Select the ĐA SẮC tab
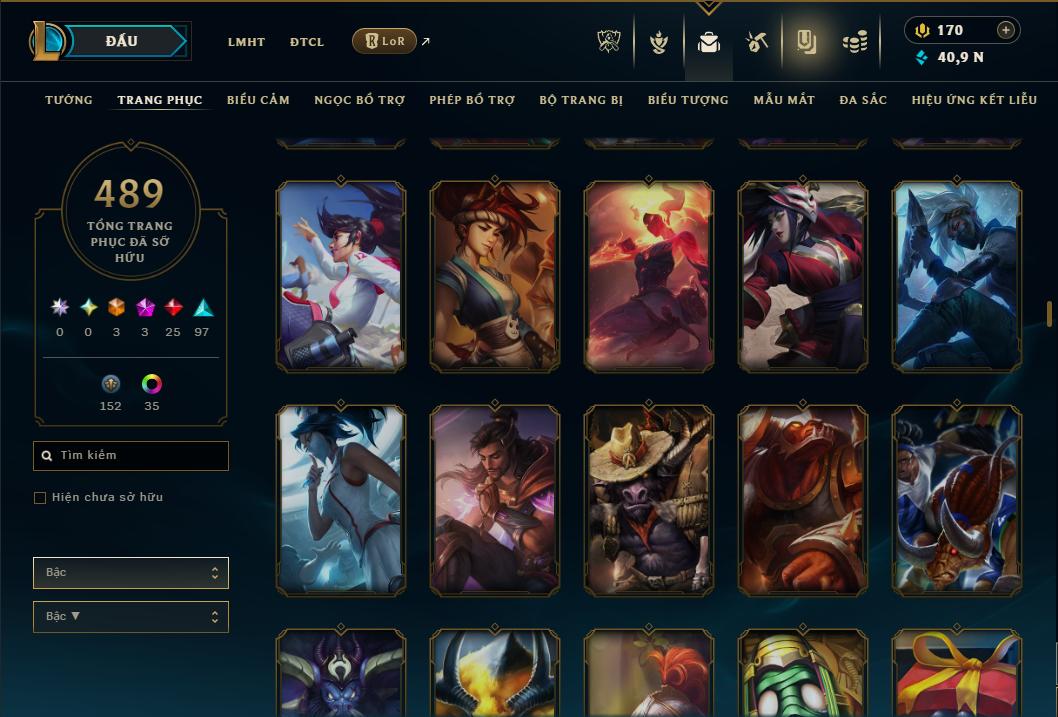The image size is (1058, 717). point(863,100)
